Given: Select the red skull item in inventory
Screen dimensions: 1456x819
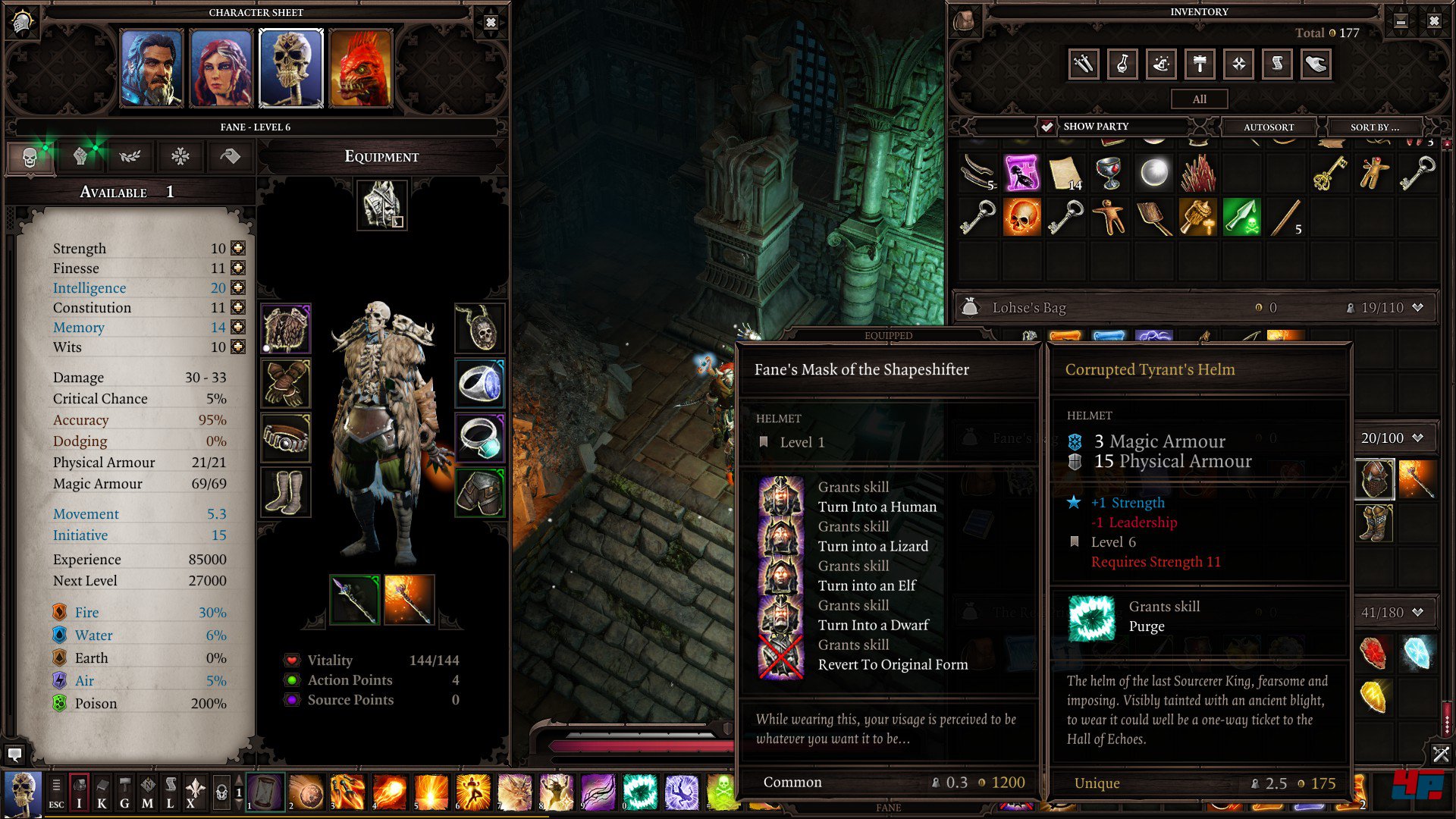Looking at the screenshot, I should coord(1021,218).
